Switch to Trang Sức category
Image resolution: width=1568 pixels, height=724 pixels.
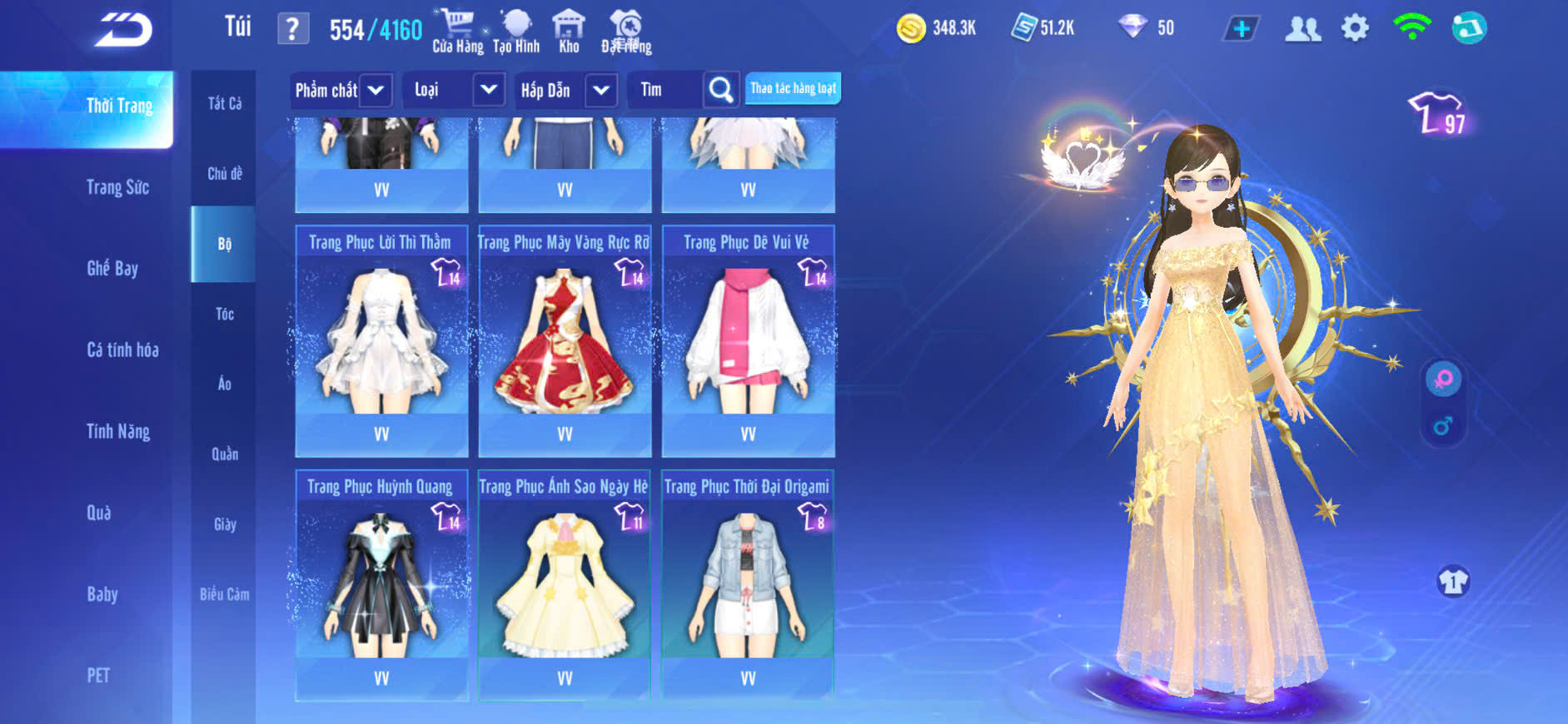[118, 187]
